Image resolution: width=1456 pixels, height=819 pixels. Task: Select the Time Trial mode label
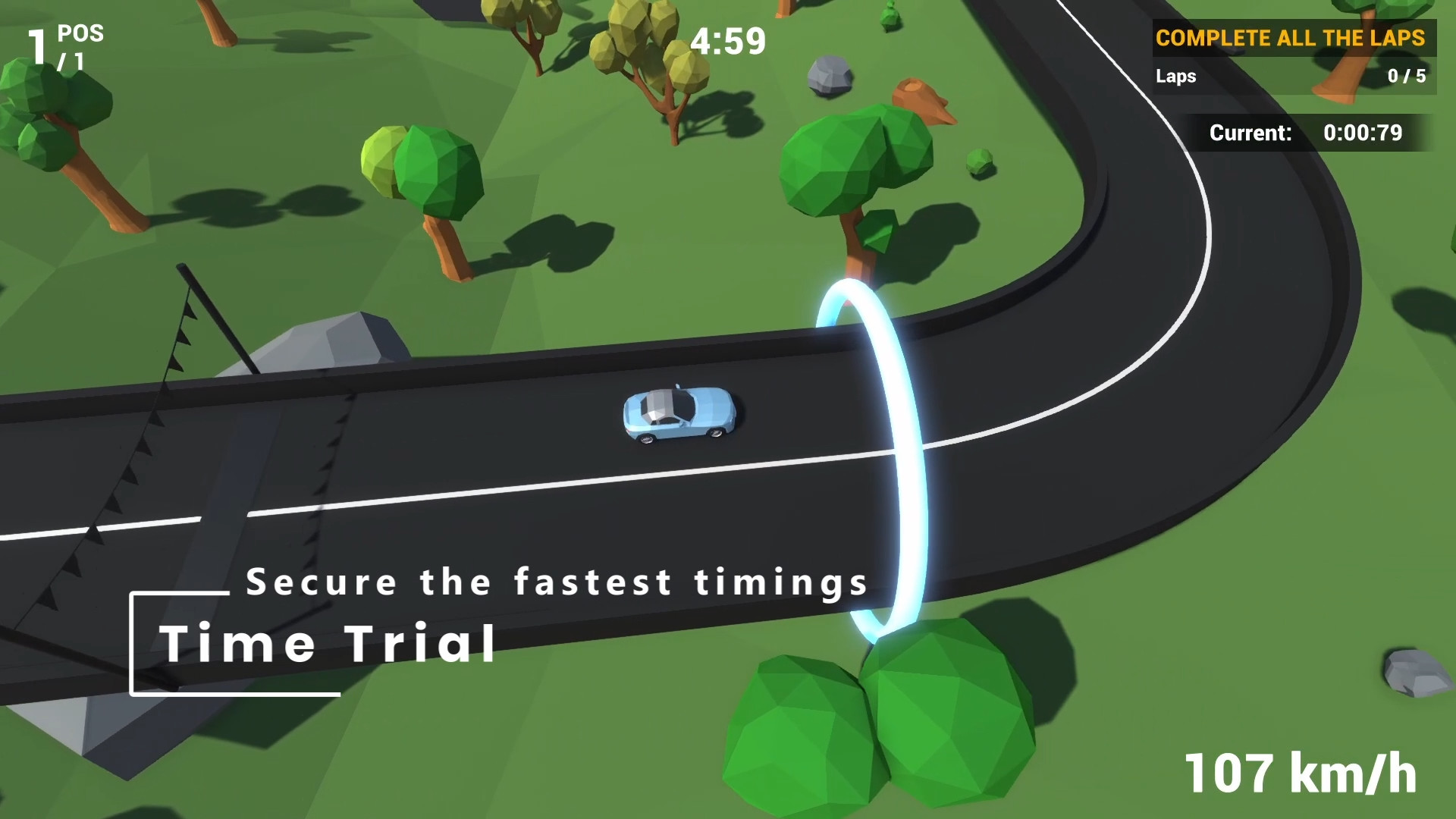(x=330, y=643)
